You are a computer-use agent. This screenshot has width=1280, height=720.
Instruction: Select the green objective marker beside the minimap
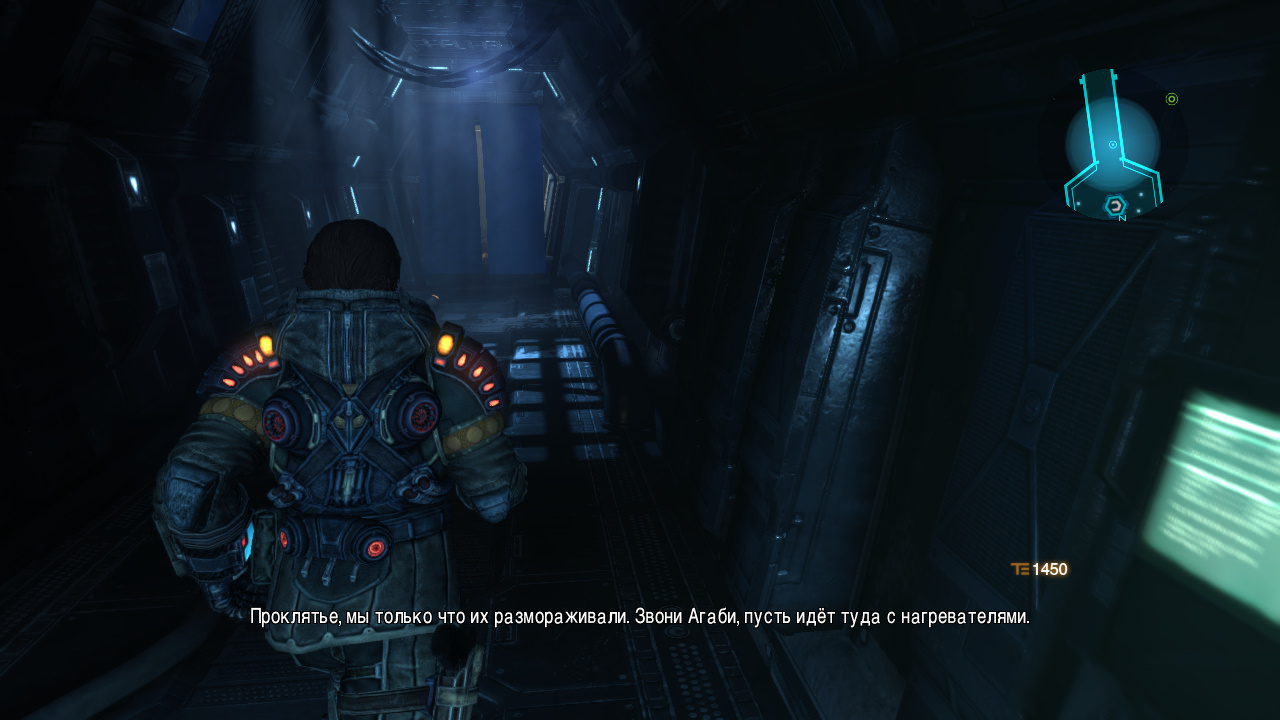[1172, 99]
